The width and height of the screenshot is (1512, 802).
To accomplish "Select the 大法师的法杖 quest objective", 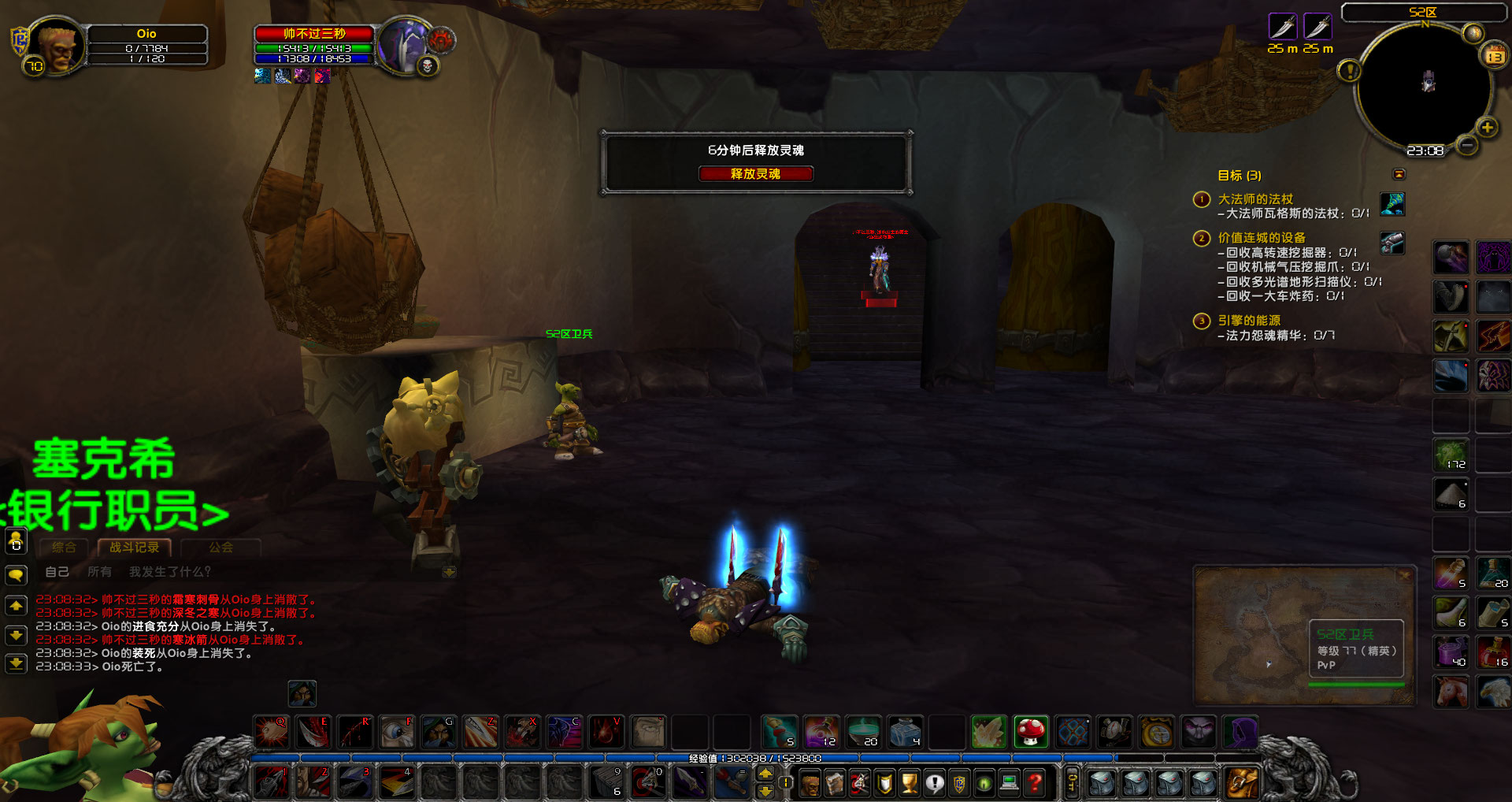I will coord(1255,199).
